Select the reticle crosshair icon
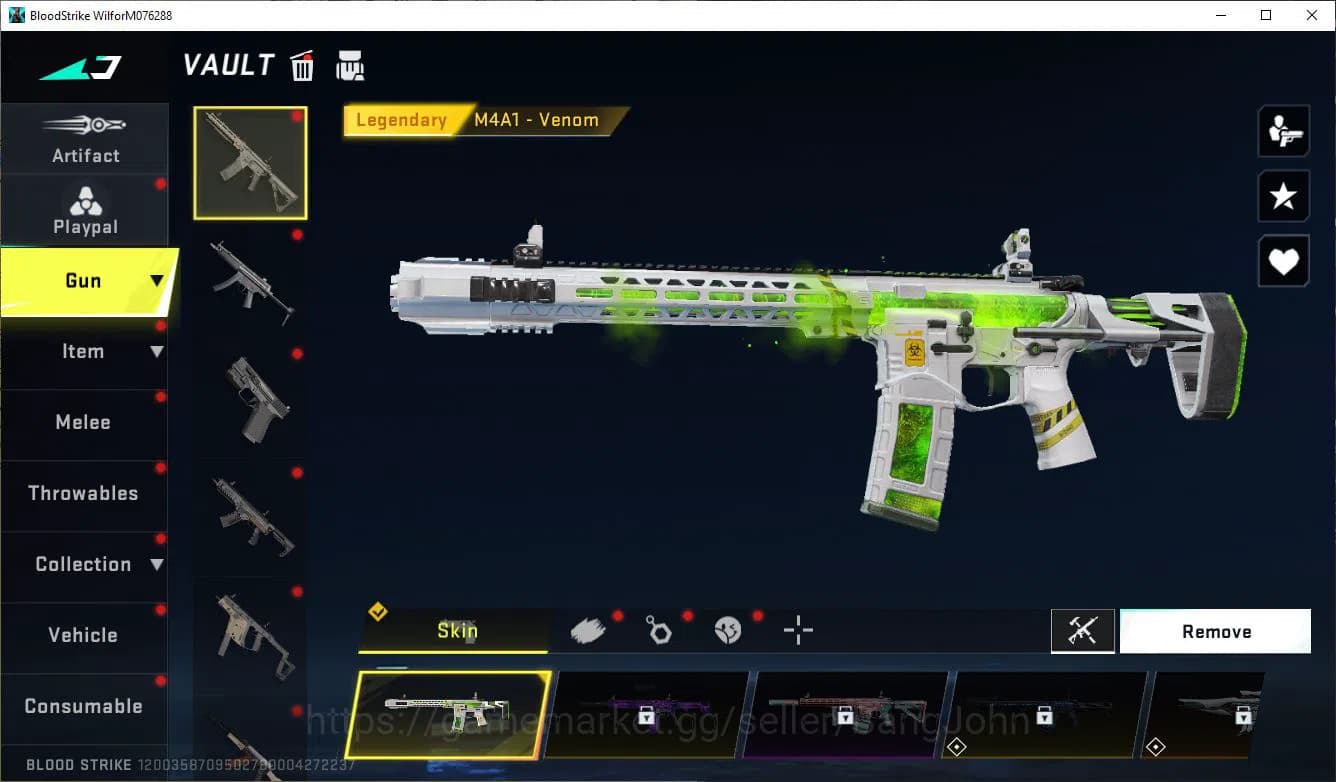Viewport: 1336px width, 782px height. click(x=798, y=631)
